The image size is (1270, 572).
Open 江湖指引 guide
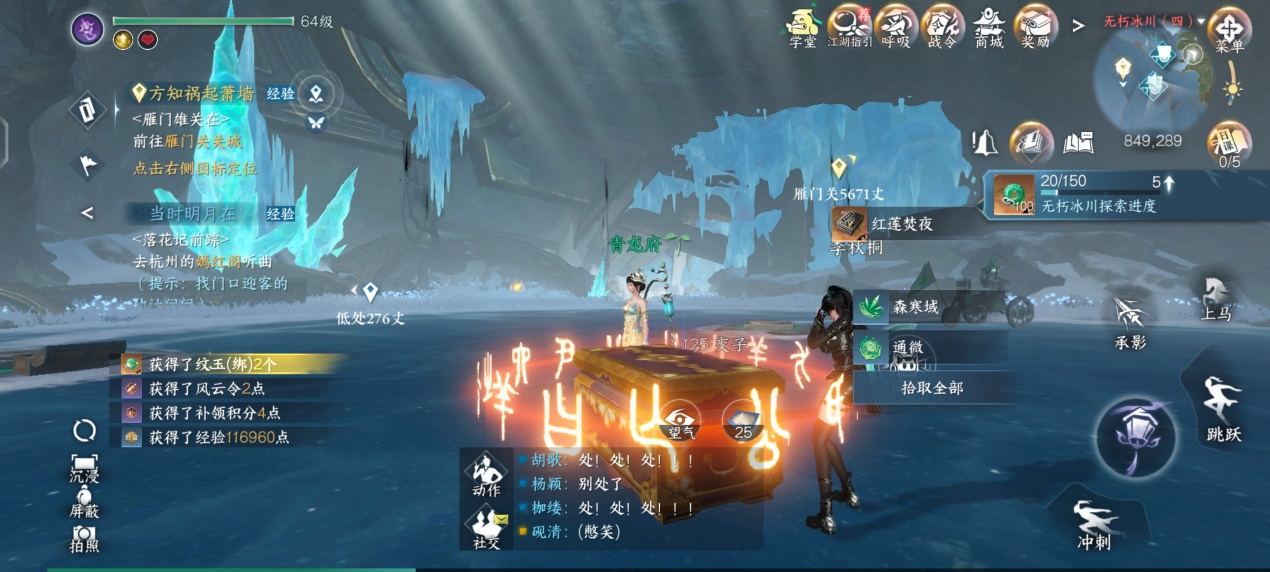849,26
